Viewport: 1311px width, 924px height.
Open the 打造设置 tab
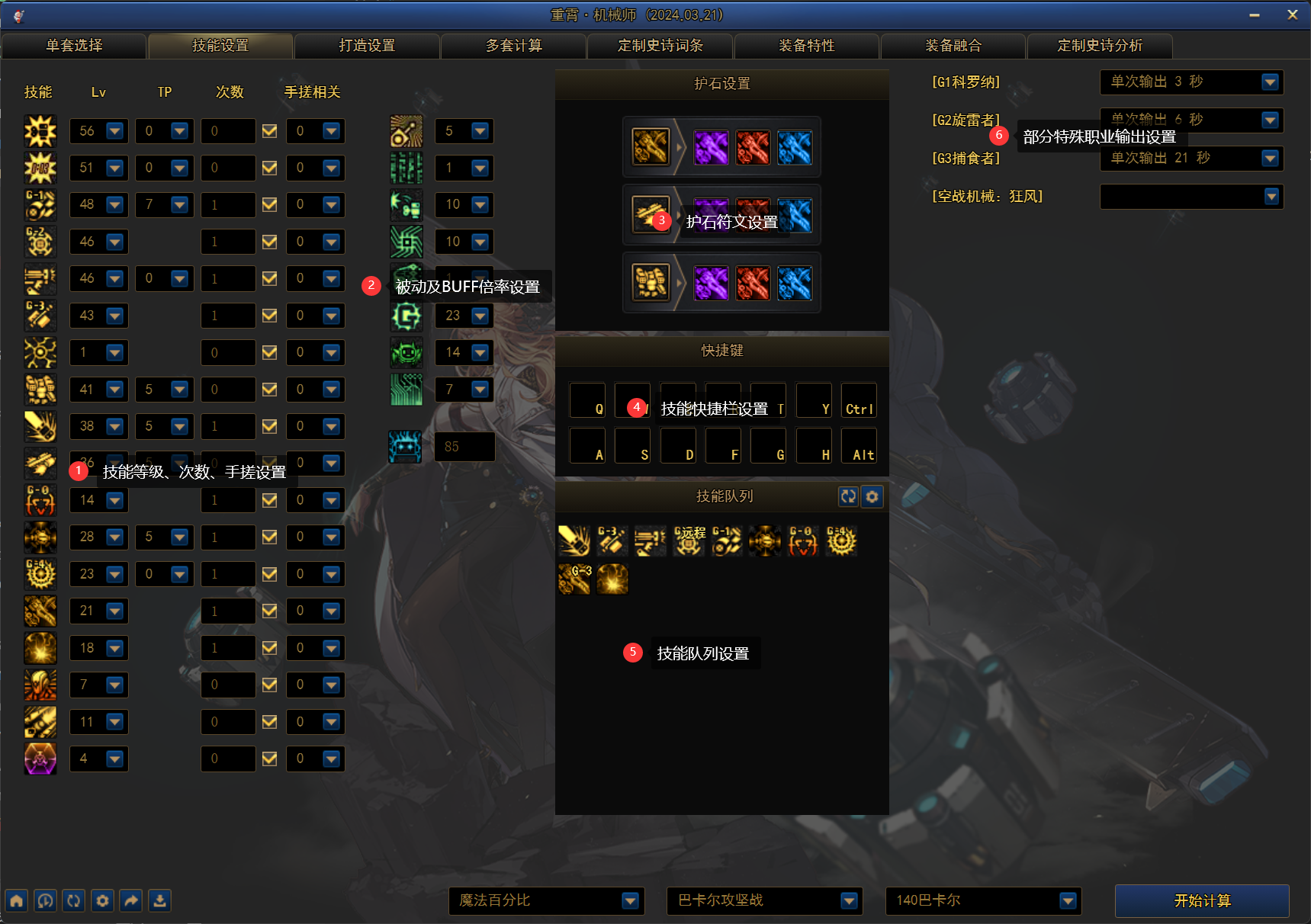pos(367,46)
